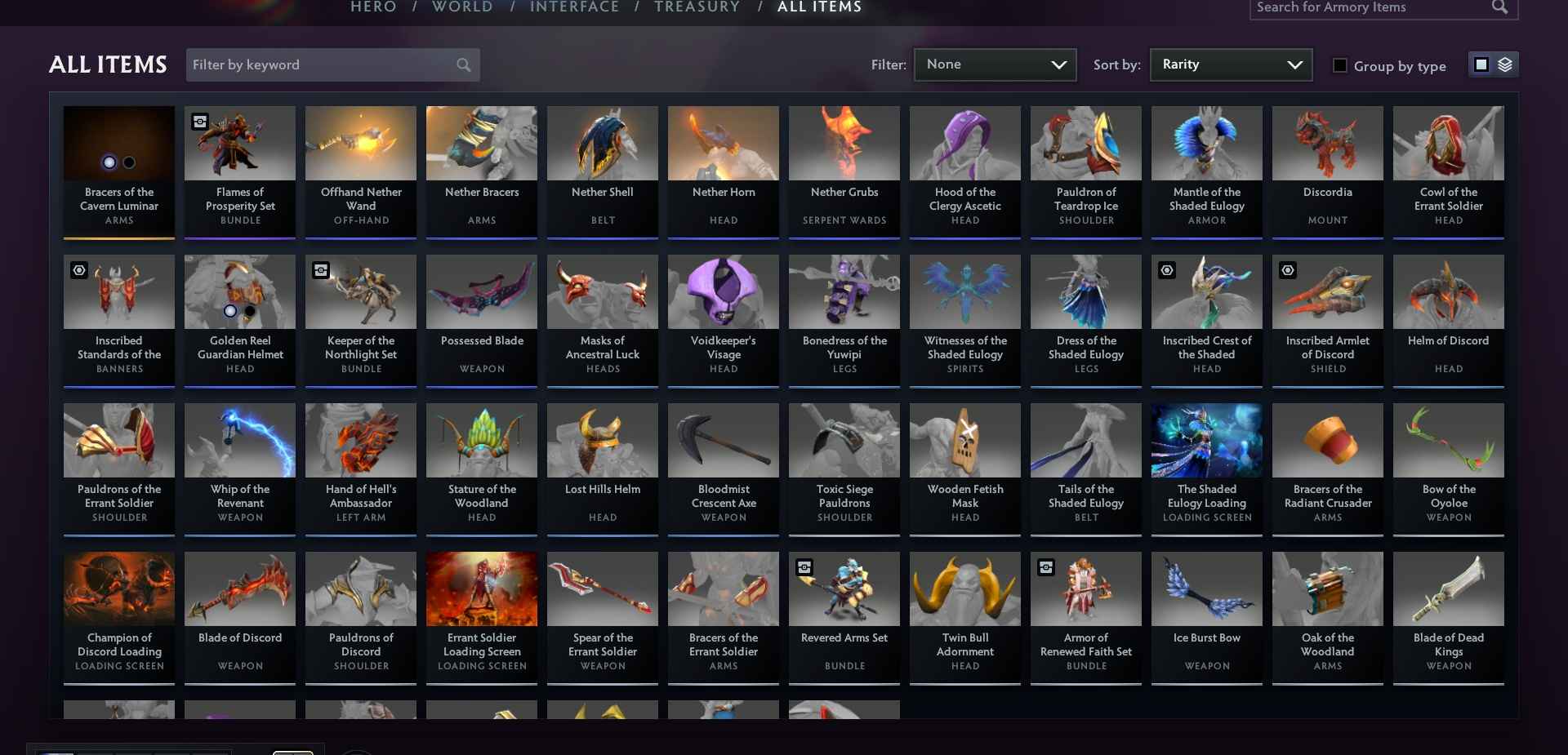Select style dot on Golden Reel Guardian Helmet
This screenshot has height=755, width=1568.
[230, 311]
